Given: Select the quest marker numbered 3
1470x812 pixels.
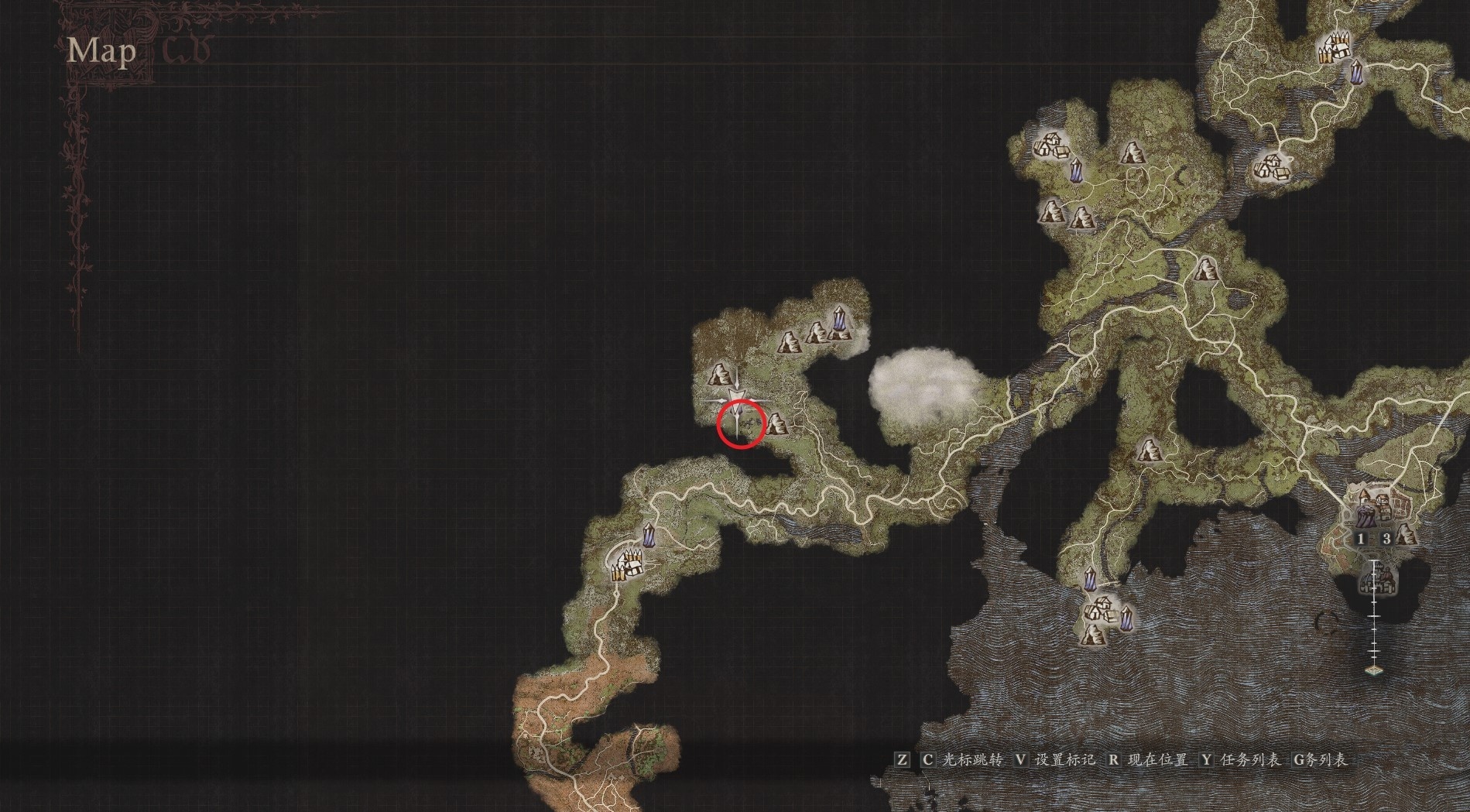Looking at the screenshot, I should 1386,539.
